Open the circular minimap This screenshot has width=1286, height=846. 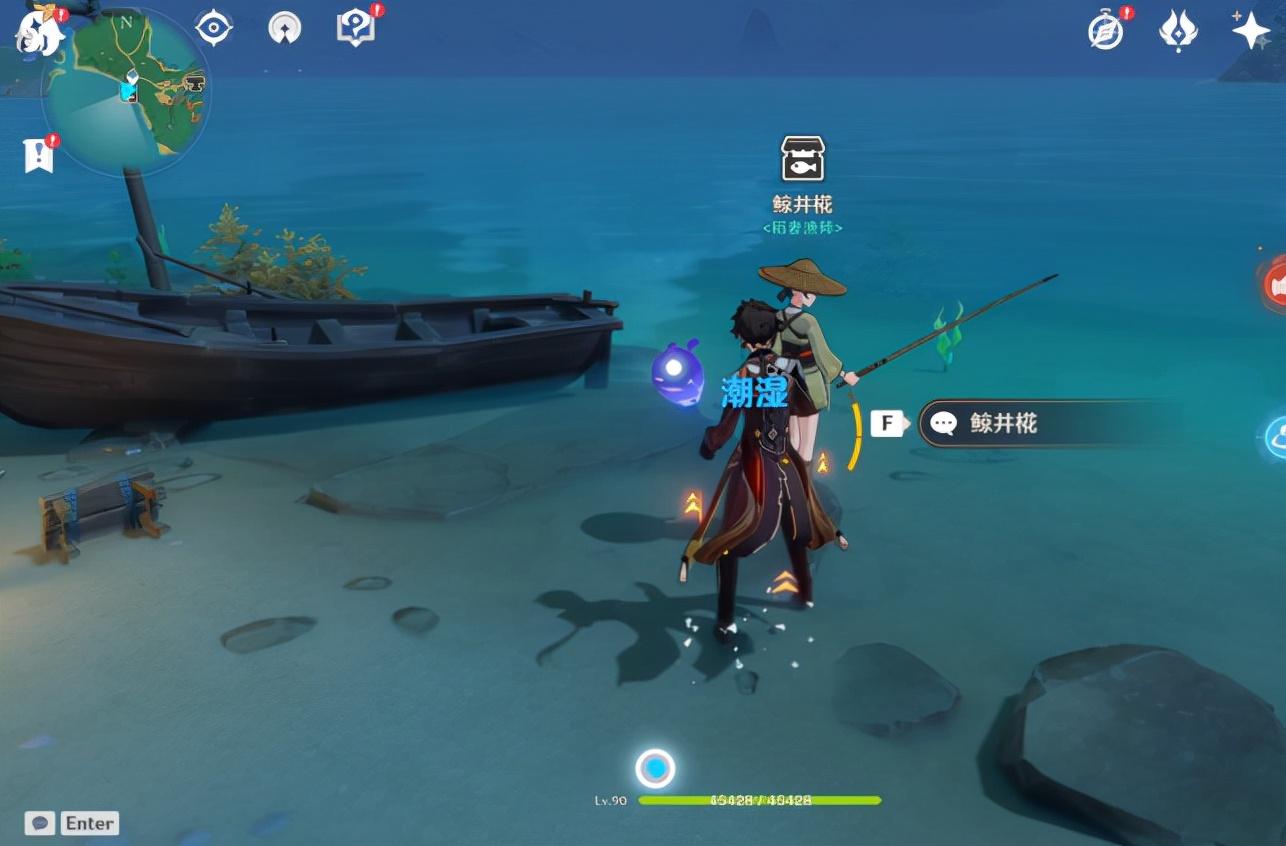click(126, 92)
